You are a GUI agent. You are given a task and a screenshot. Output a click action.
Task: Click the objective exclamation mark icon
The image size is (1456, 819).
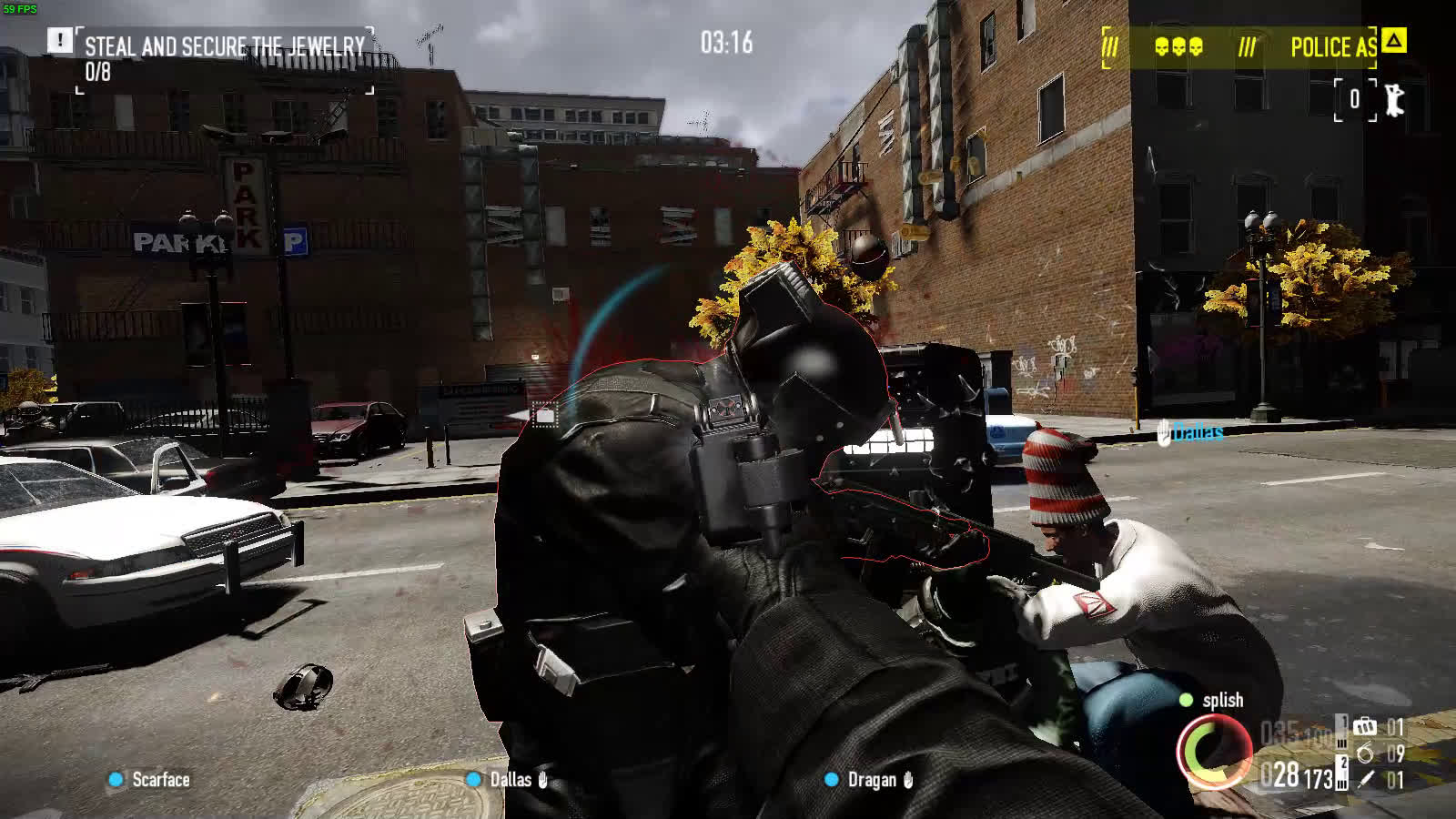(60, 40)
